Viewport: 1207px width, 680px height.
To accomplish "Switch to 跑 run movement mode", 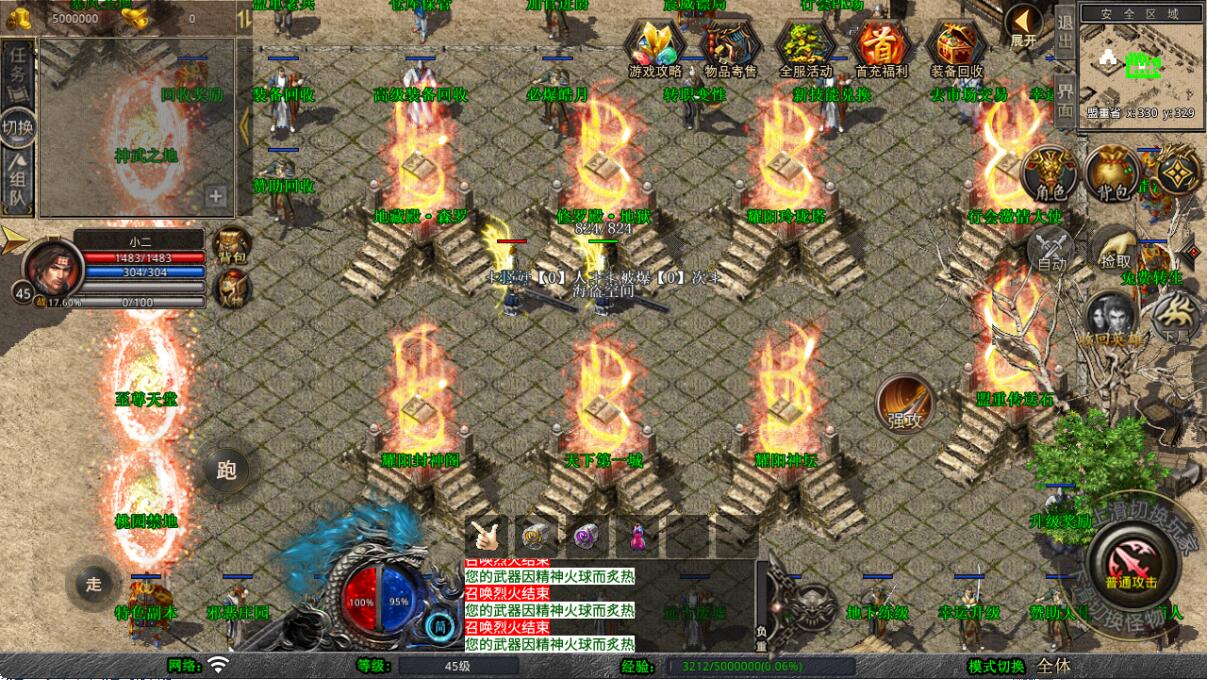I will tap(227, 469).
